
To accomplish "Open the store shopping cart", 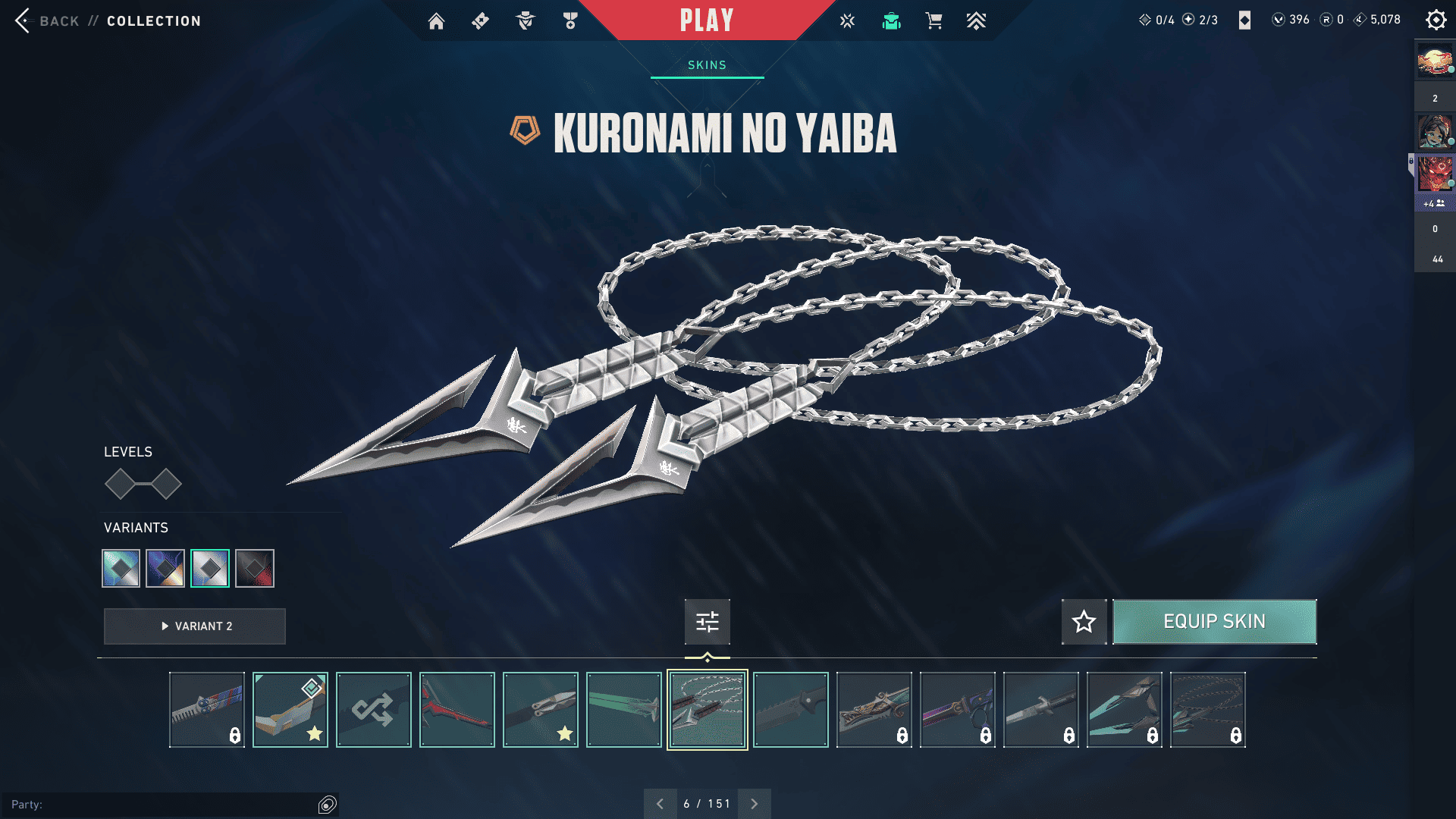I will click(x=934, y=21).
